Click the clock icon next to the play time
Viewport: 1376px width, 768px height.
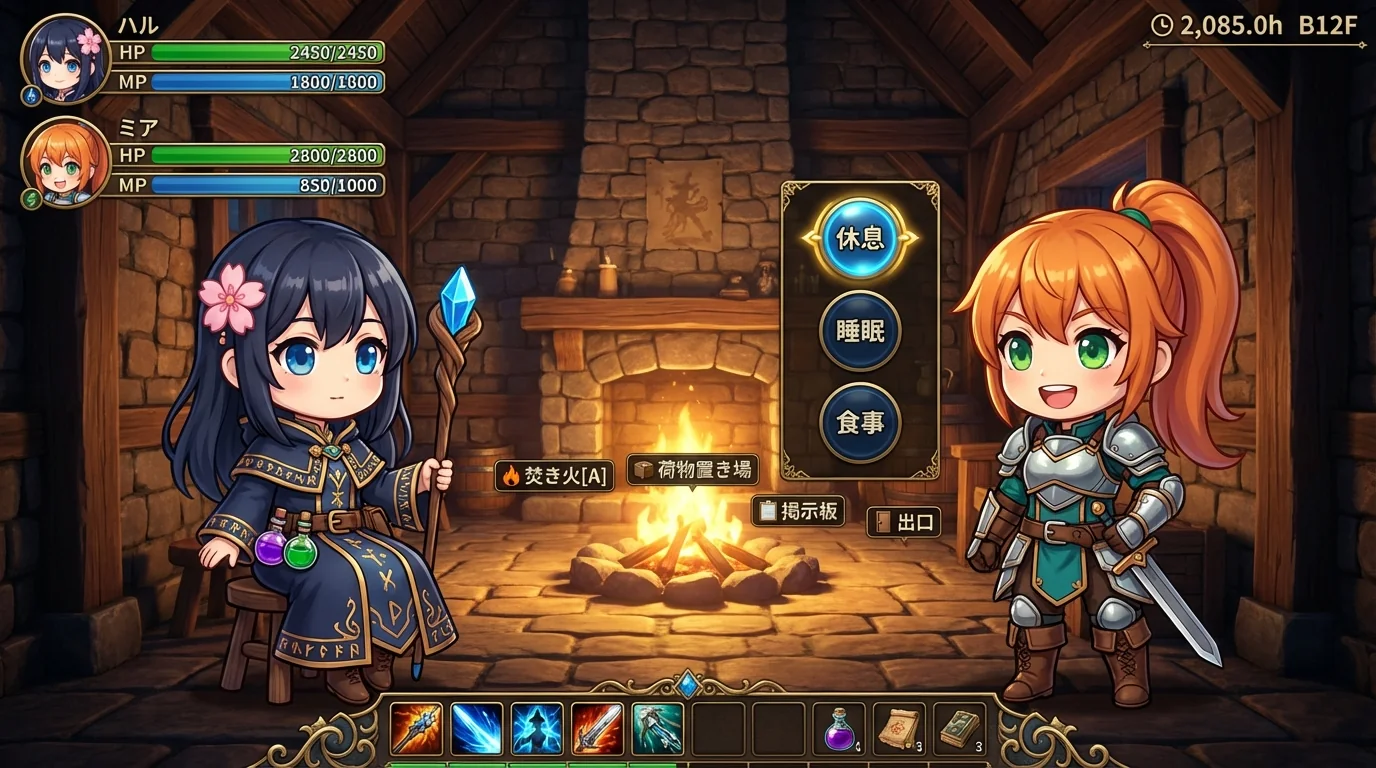[x=1162, y=26]
